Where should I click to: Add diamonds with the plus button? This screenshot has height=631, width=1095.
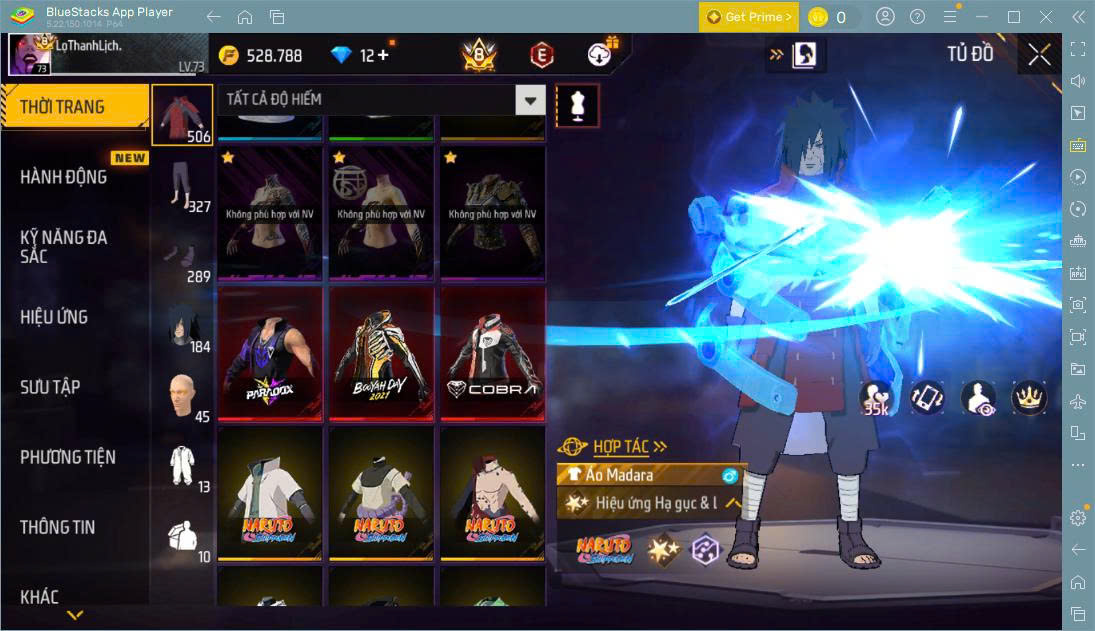point(383,55)
